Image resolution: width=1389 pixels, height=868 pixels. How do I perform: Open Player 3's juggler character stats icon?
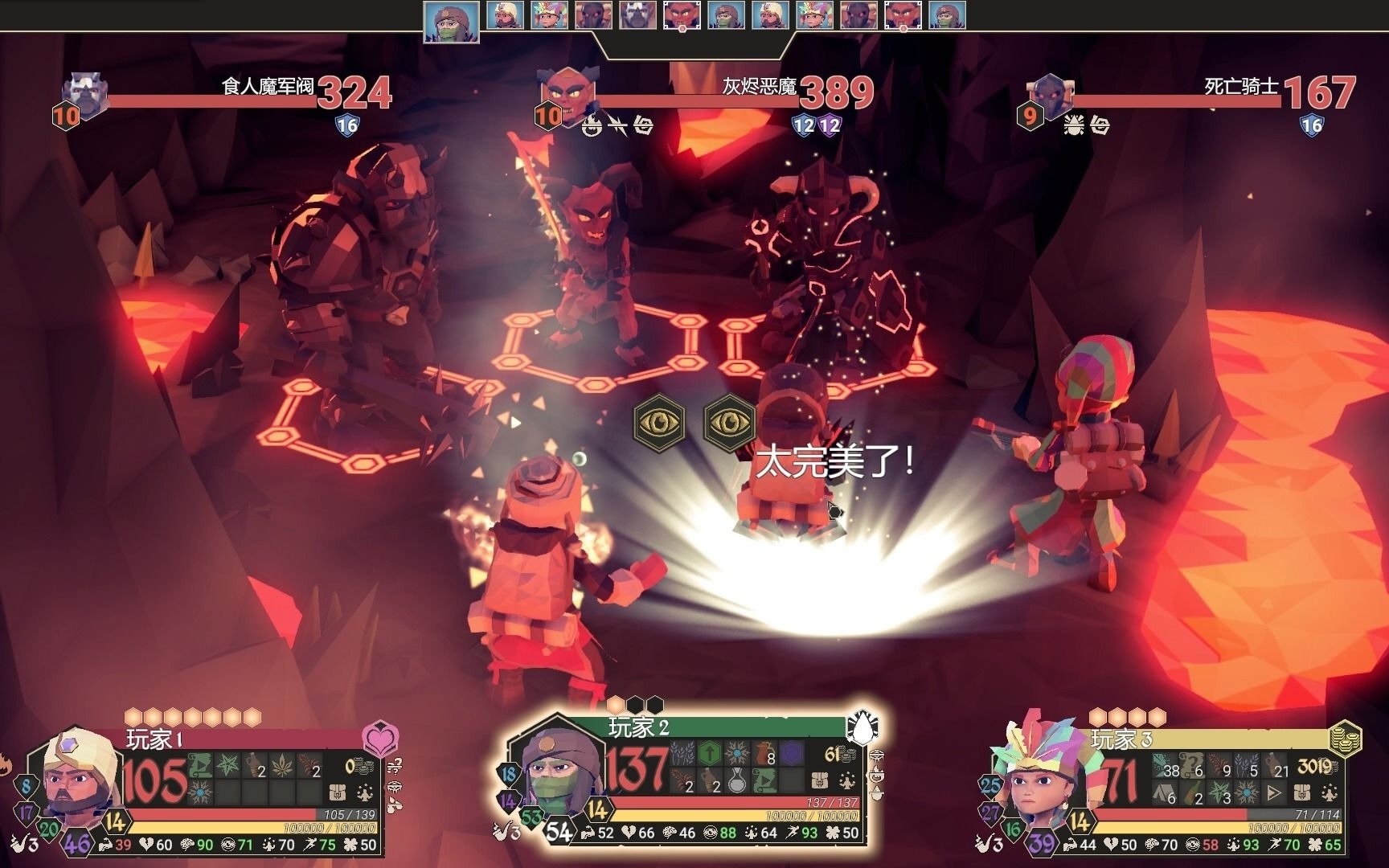coord(1330,792)
